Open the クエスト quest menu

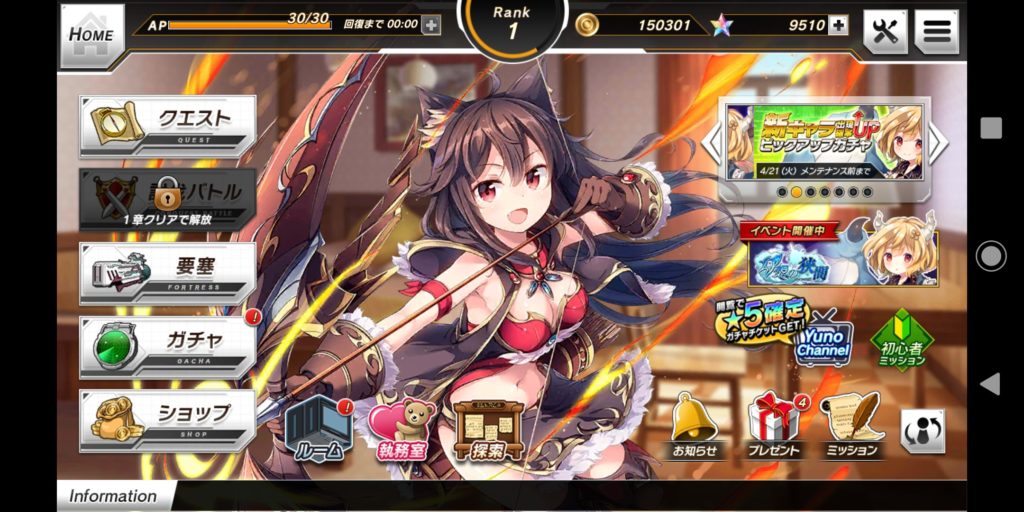[168, 124]
